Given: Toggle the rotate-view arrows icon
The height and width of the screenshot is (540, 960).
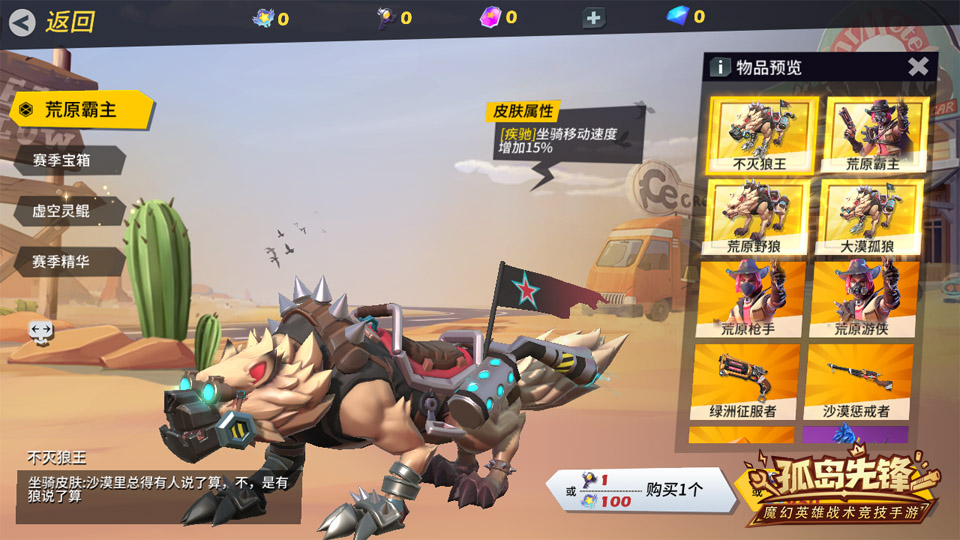Looking at the screenshot, I should point(41,329).
